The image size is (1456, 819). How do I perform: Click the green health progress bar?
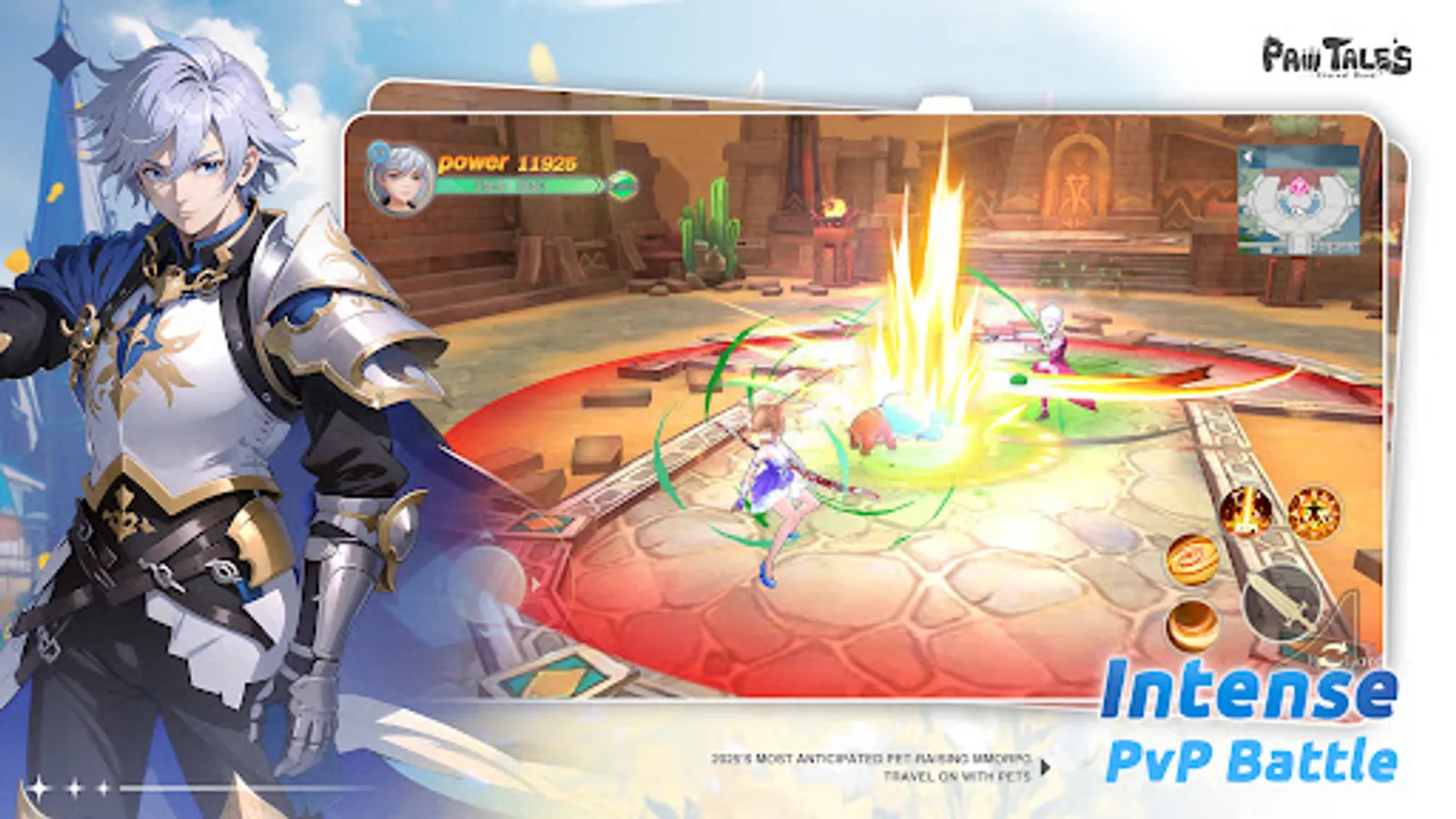pyautogui.click(x=514, y=185)
